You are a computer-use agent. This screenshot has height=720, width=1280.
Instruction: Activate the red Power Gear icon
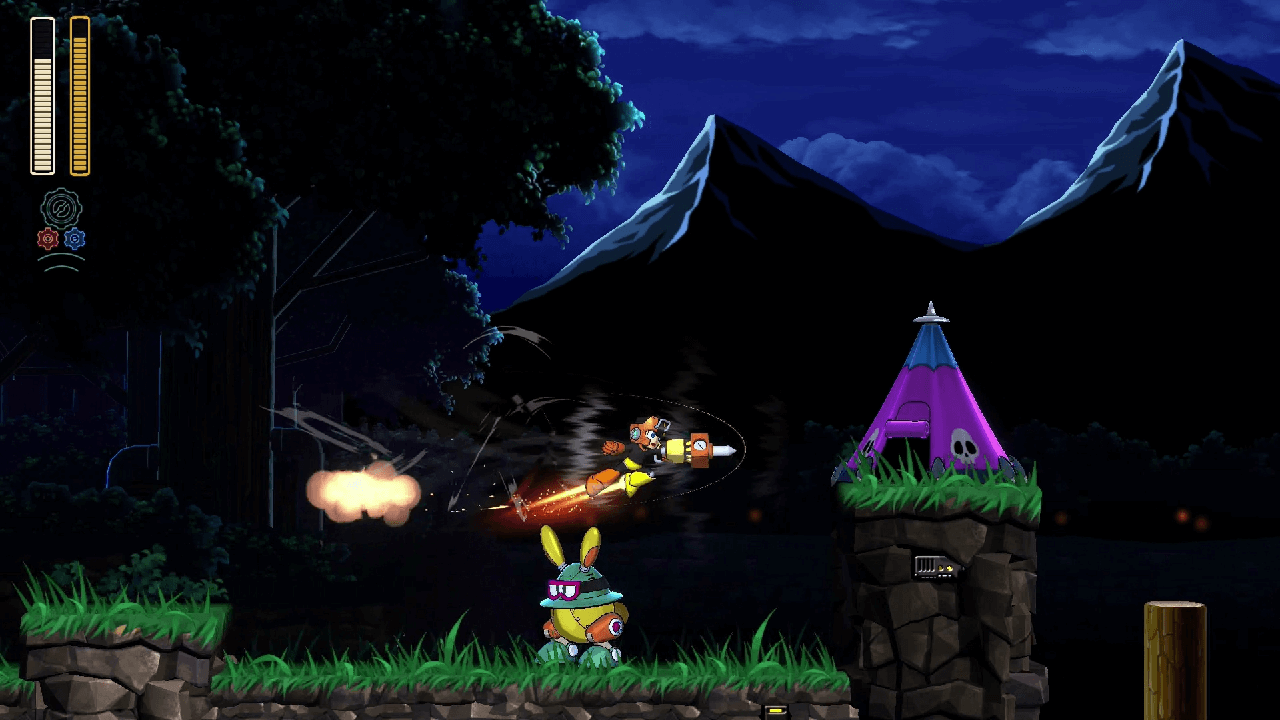pyautogui.click(x=47, y=239)
